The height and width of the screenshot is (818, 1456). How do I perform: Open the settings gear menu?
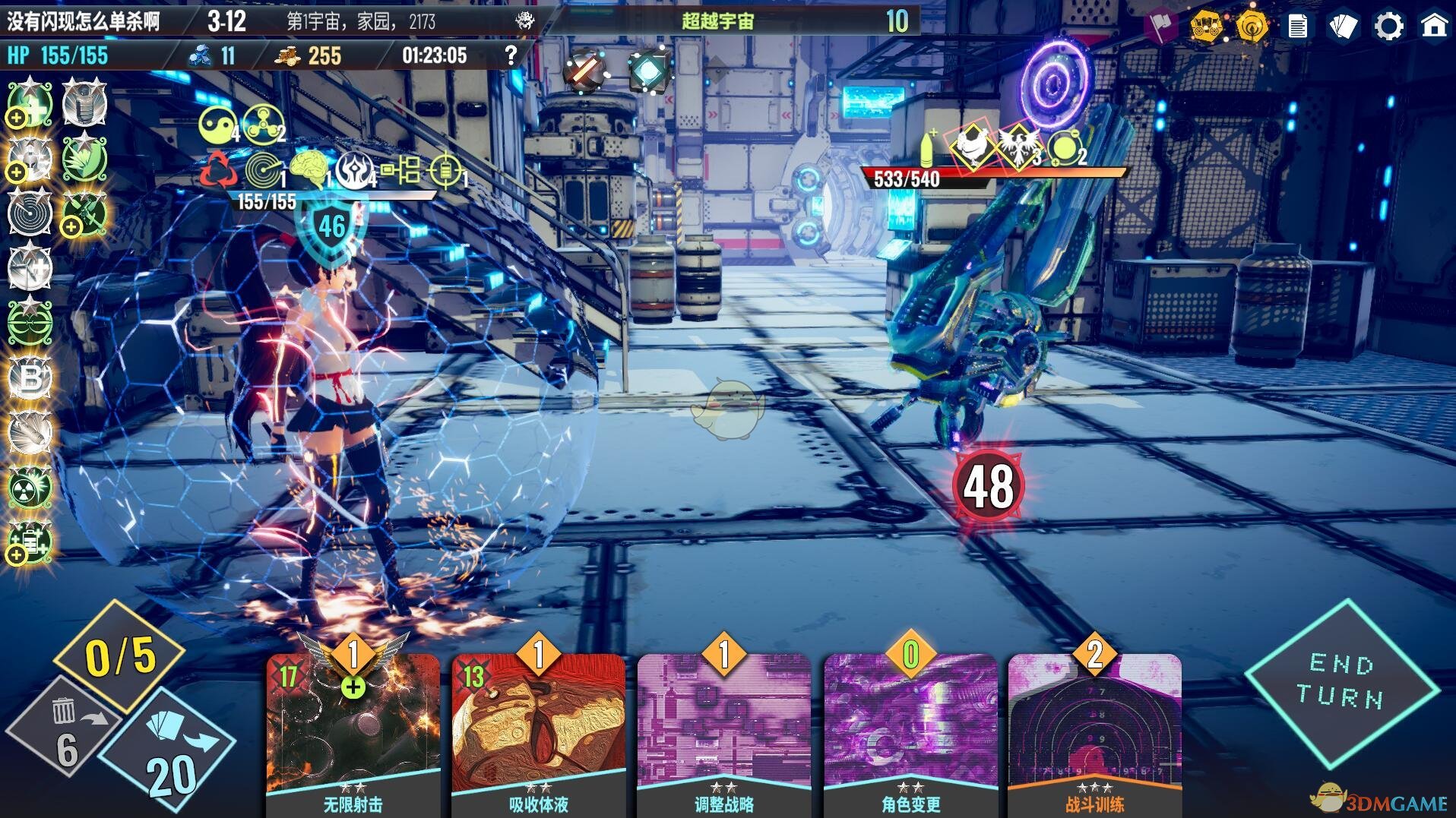(1388, 27)
